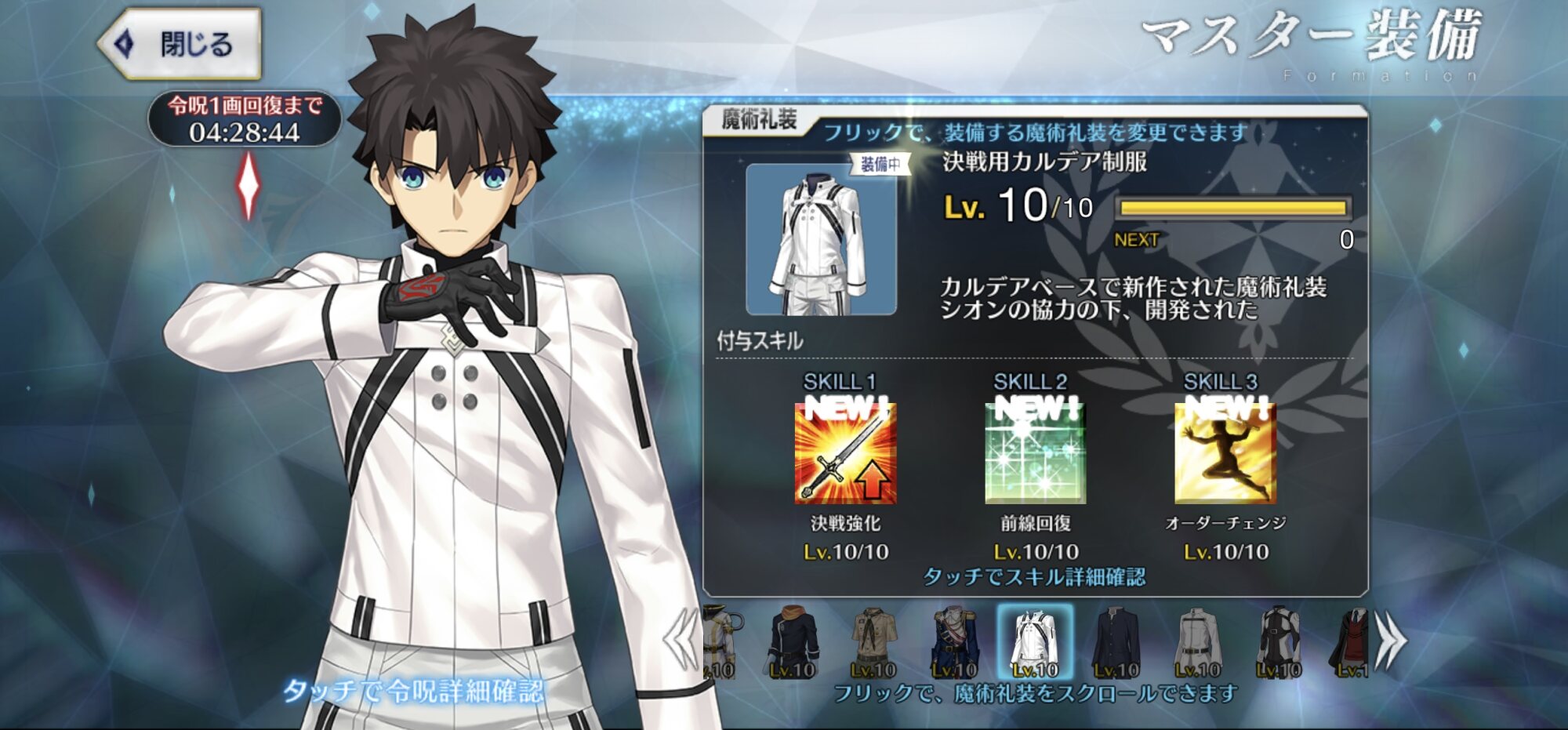Close the Master Equipment screen with 閉じる
Screen dimensions: 1568x730
182,44
